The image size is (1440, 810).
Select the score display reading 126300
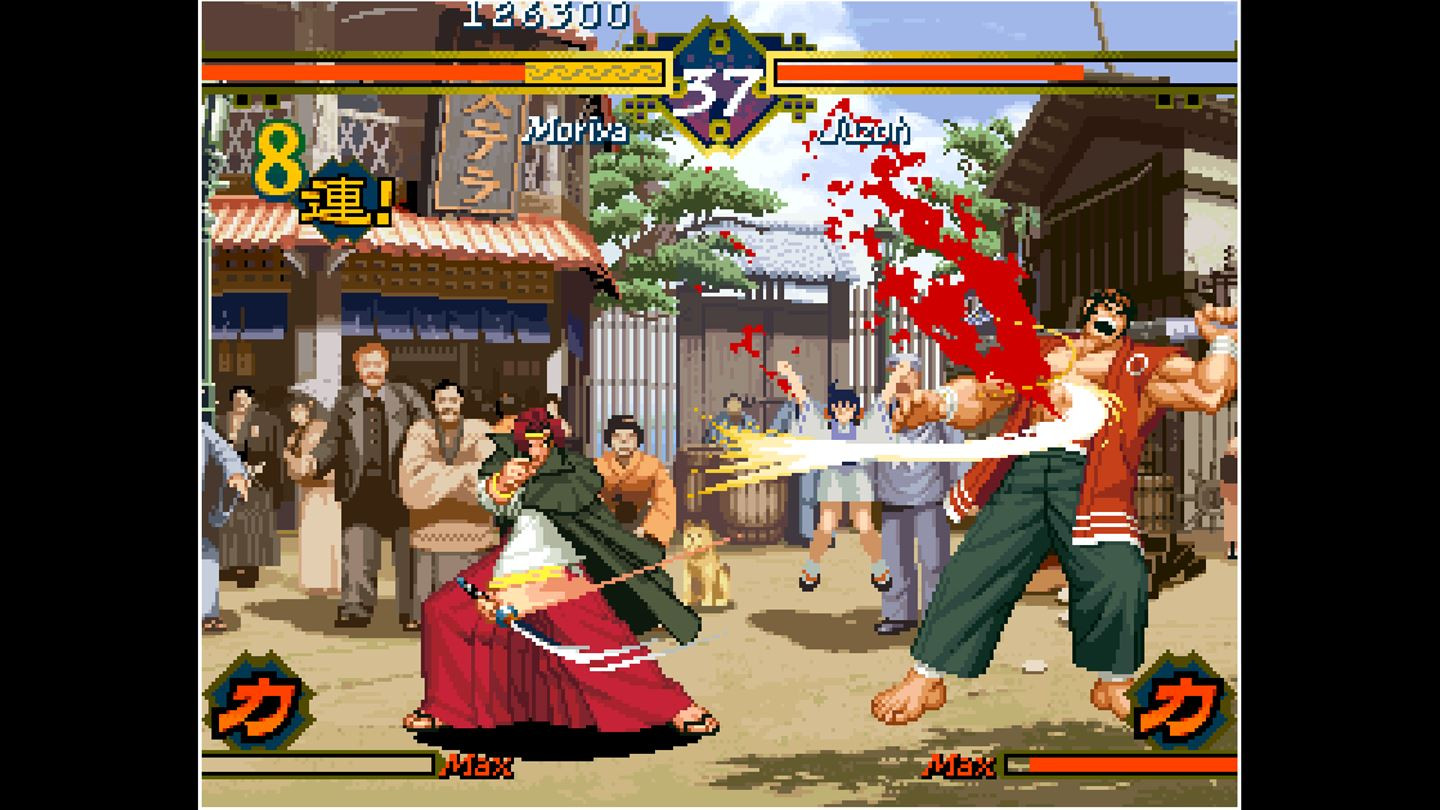pyautogui.click(x=546, y=15)
